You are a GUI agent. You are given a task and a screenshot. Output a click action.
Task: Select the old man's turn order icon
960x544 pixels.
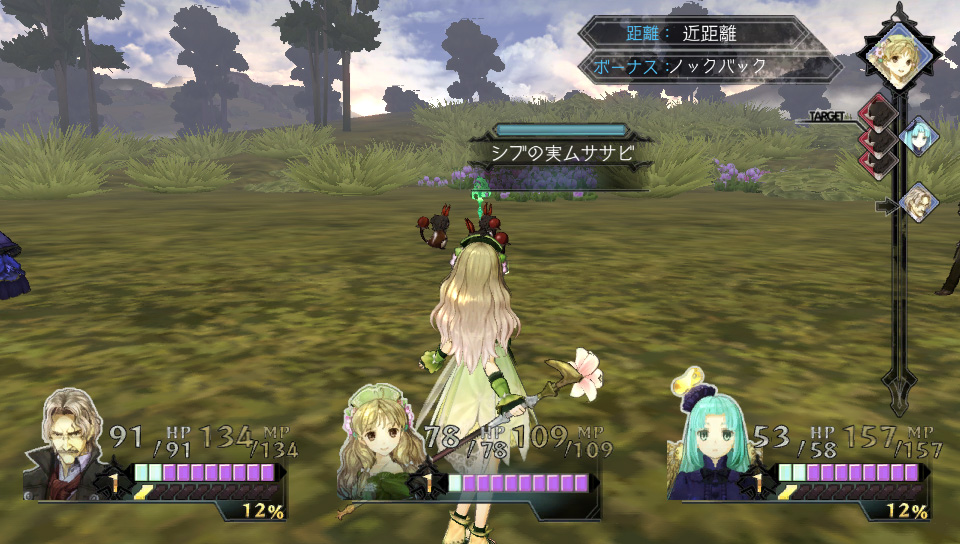click(917, 203)
